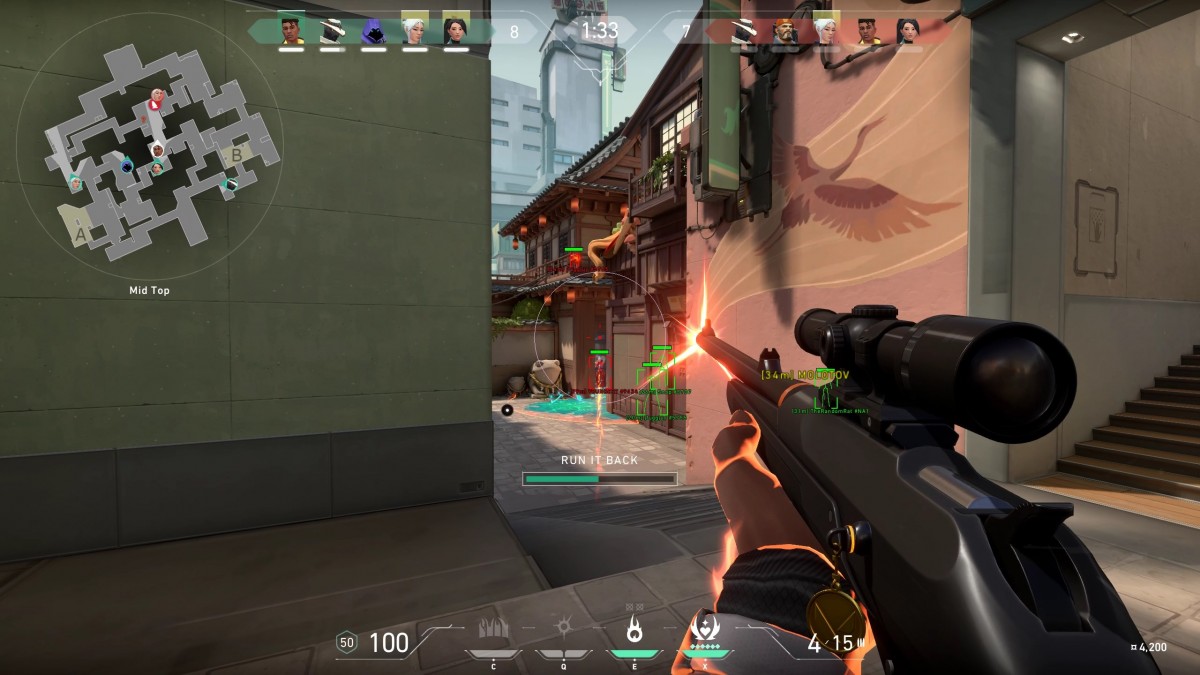The height and width of the screenshot is (675, 1200).
Task: Click the minimap in the corner
Action: (x=150, y=148)
